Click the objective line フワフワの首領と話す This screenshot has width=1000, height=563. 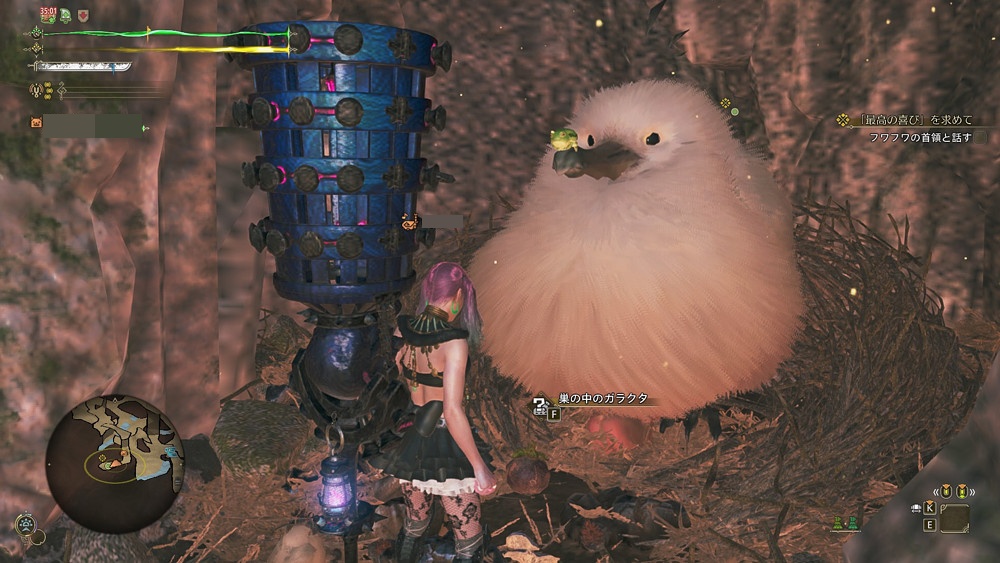point(916,137)
